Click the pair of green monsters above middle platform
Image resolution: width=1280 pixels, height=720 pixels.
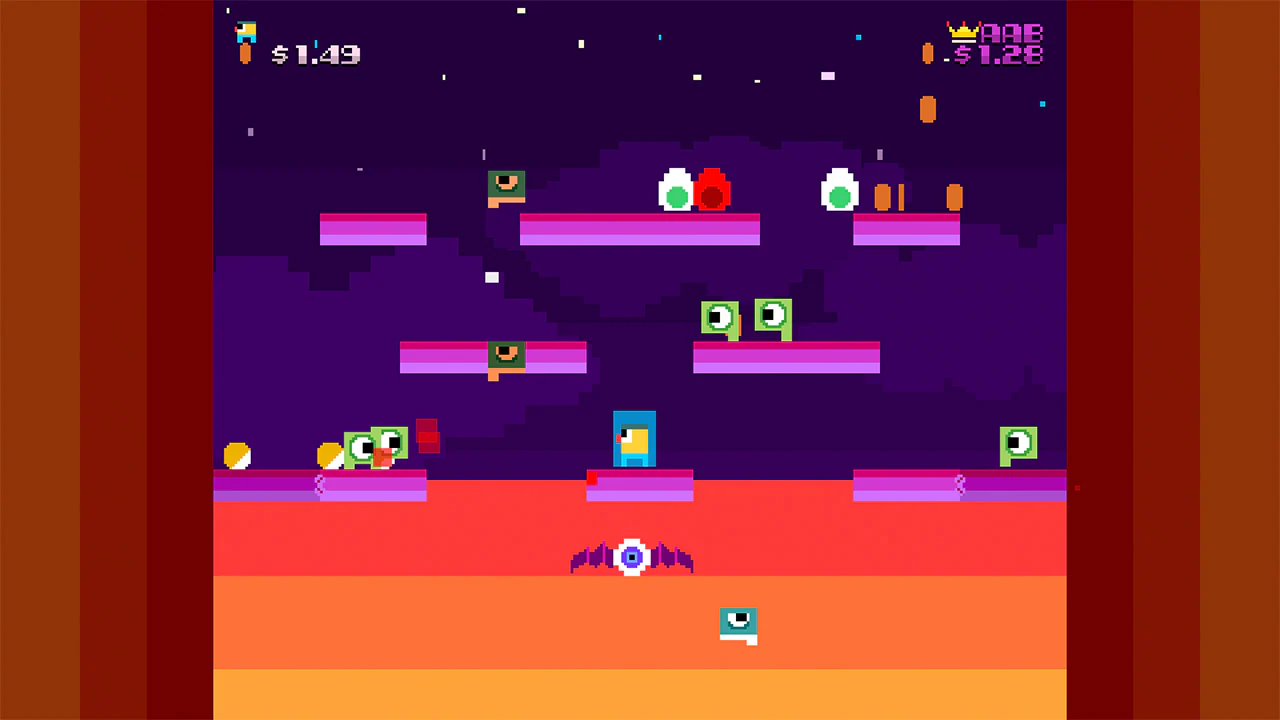745,318
